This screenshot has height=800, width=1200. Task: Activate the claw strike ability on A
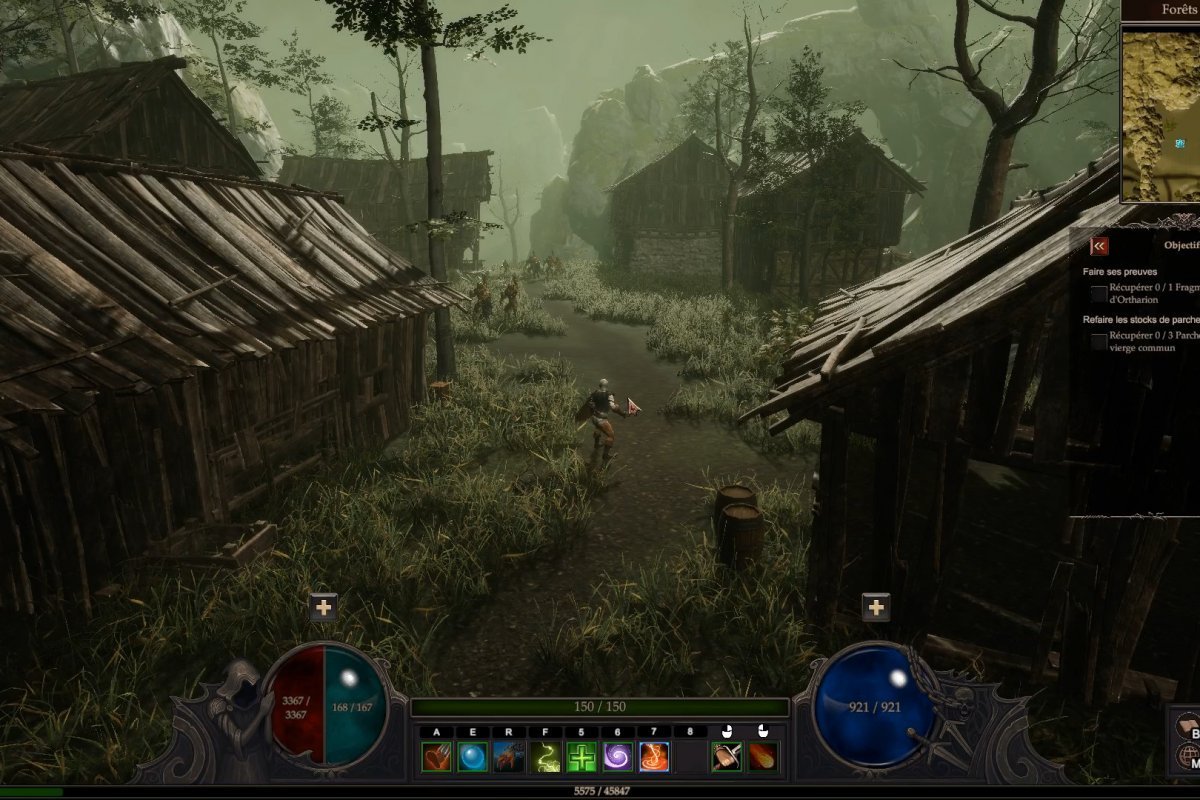(436, 757)
